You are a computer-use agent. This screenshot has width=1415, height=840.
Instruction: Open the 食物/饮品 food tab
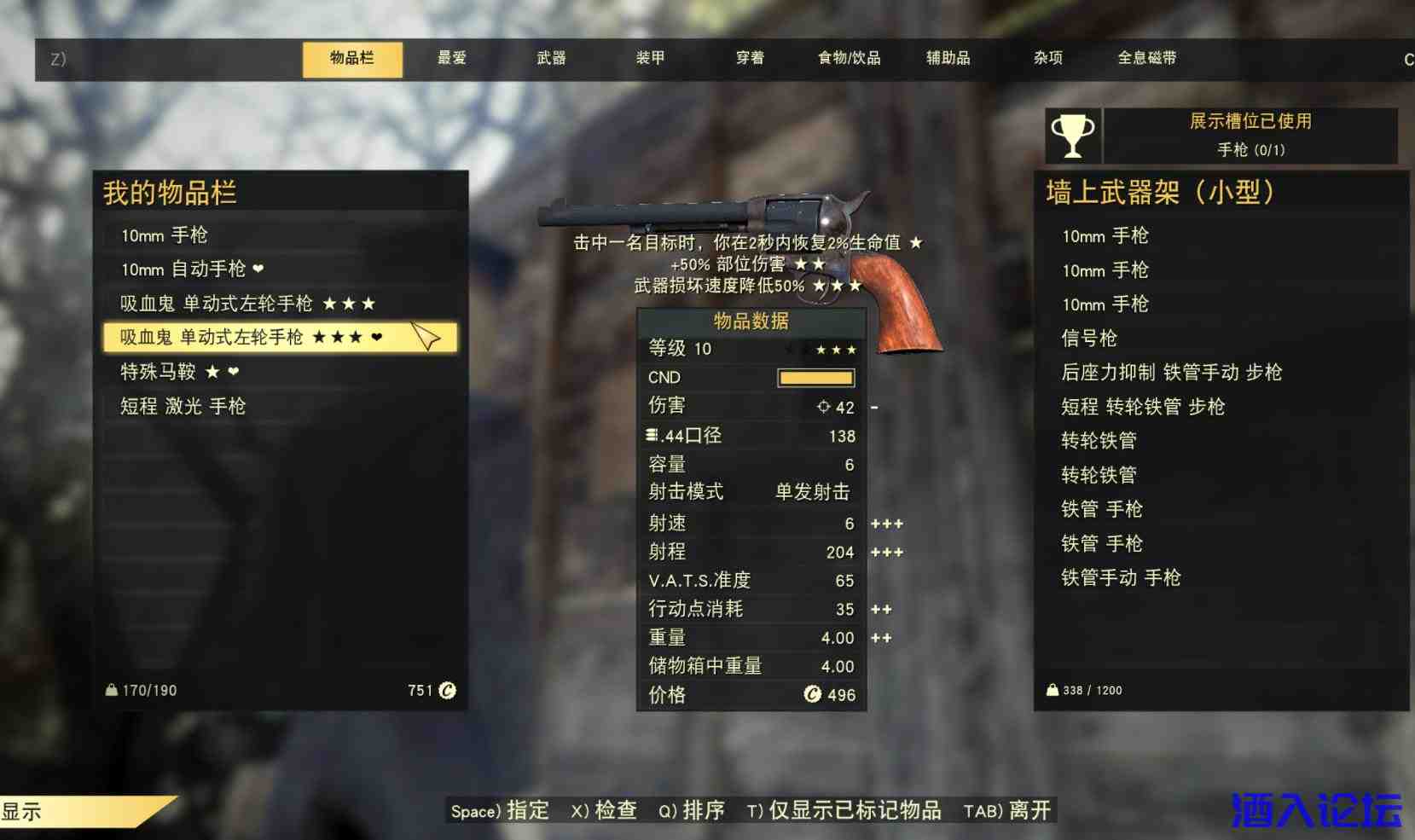849,58
